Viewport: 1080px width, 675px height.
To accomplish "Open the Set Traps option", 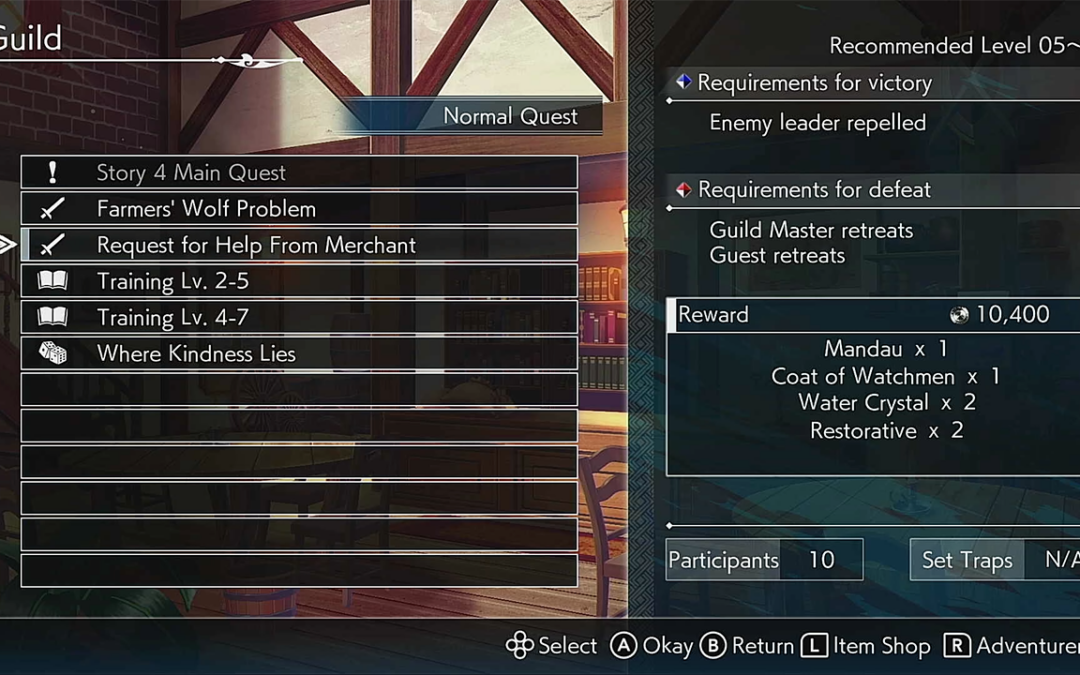I will pos(994,560).
